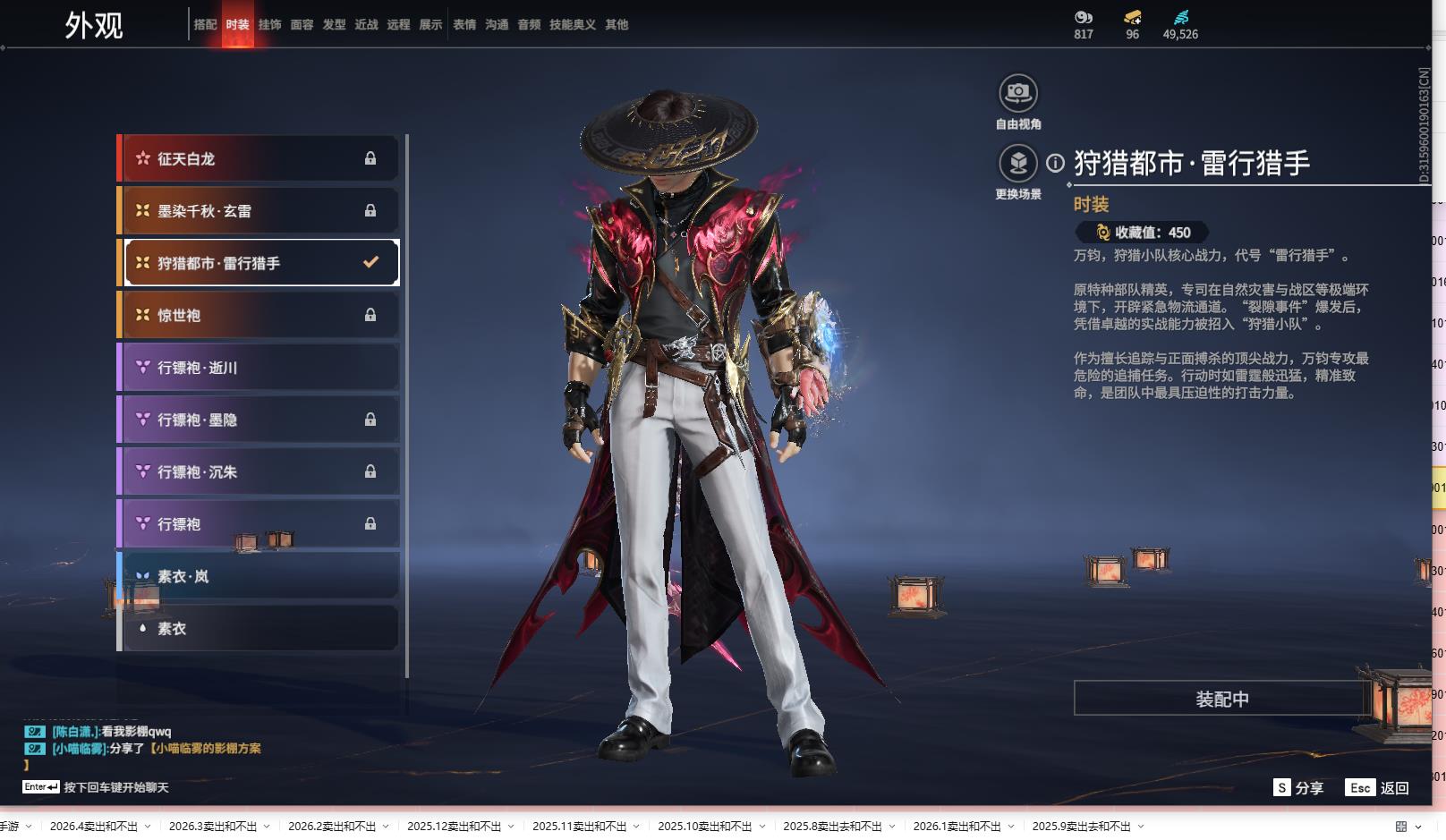The height and width of the screenshot is (840, 1446).
Task: Toggle the 自由视角 free camera
Action: 1018,94
